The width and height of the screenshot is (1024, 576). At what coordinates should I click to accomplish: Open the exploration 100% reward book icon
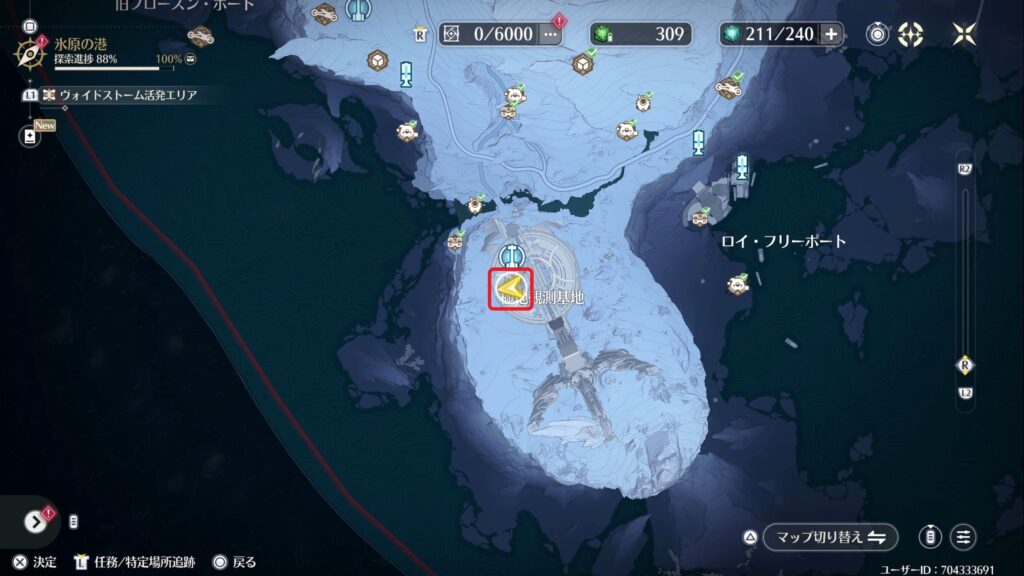pyautogui.click(x=191, y=60)
